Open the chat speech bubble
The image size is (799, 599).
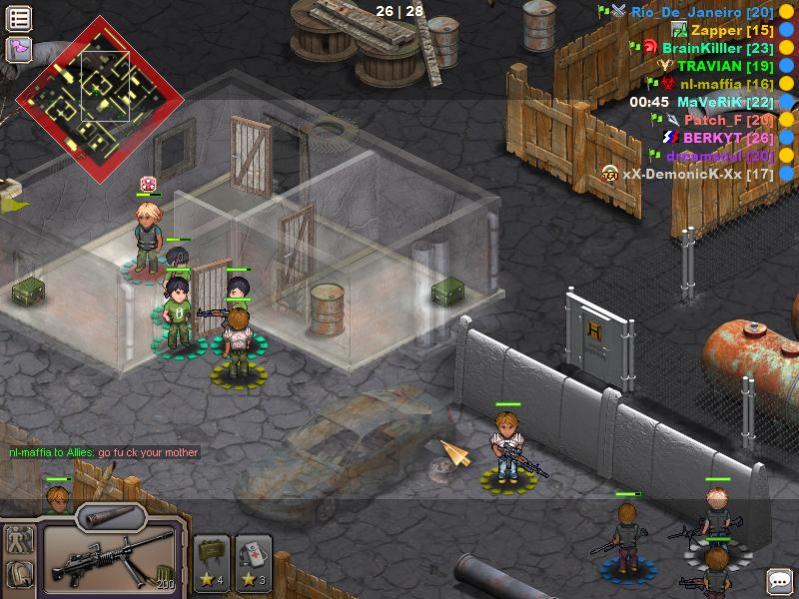tap(779, 581)
